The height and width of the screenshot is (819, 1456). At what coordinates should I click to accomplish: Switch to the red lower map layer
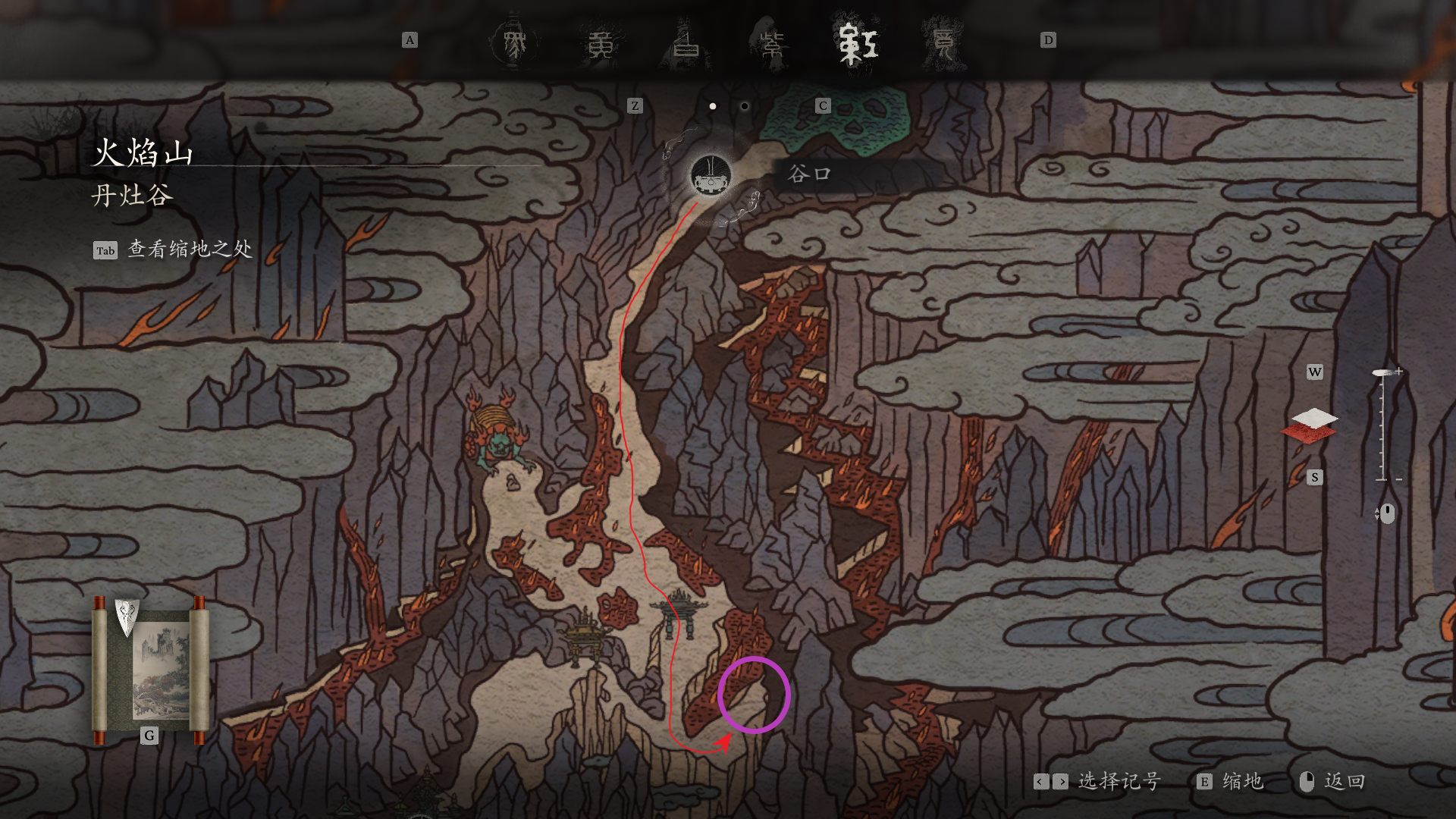(1309, 435)
